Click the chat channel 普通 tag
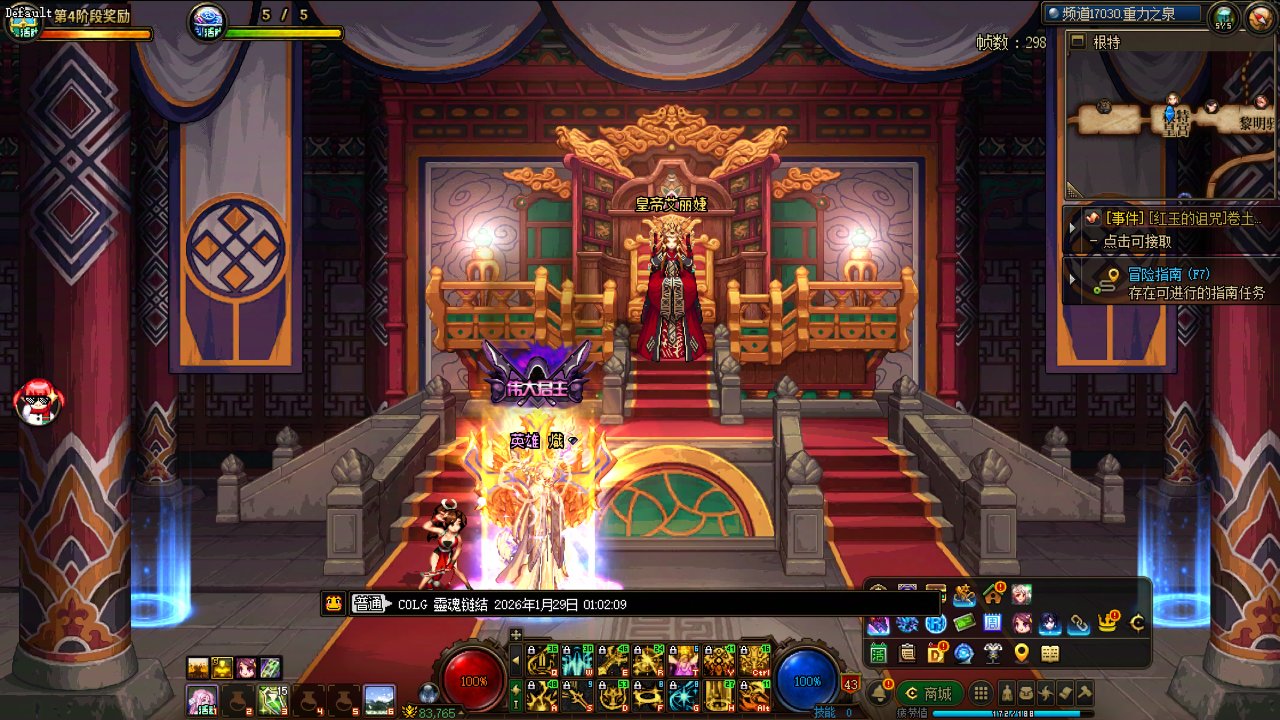The image size is (1280, 720). (370, 604)
